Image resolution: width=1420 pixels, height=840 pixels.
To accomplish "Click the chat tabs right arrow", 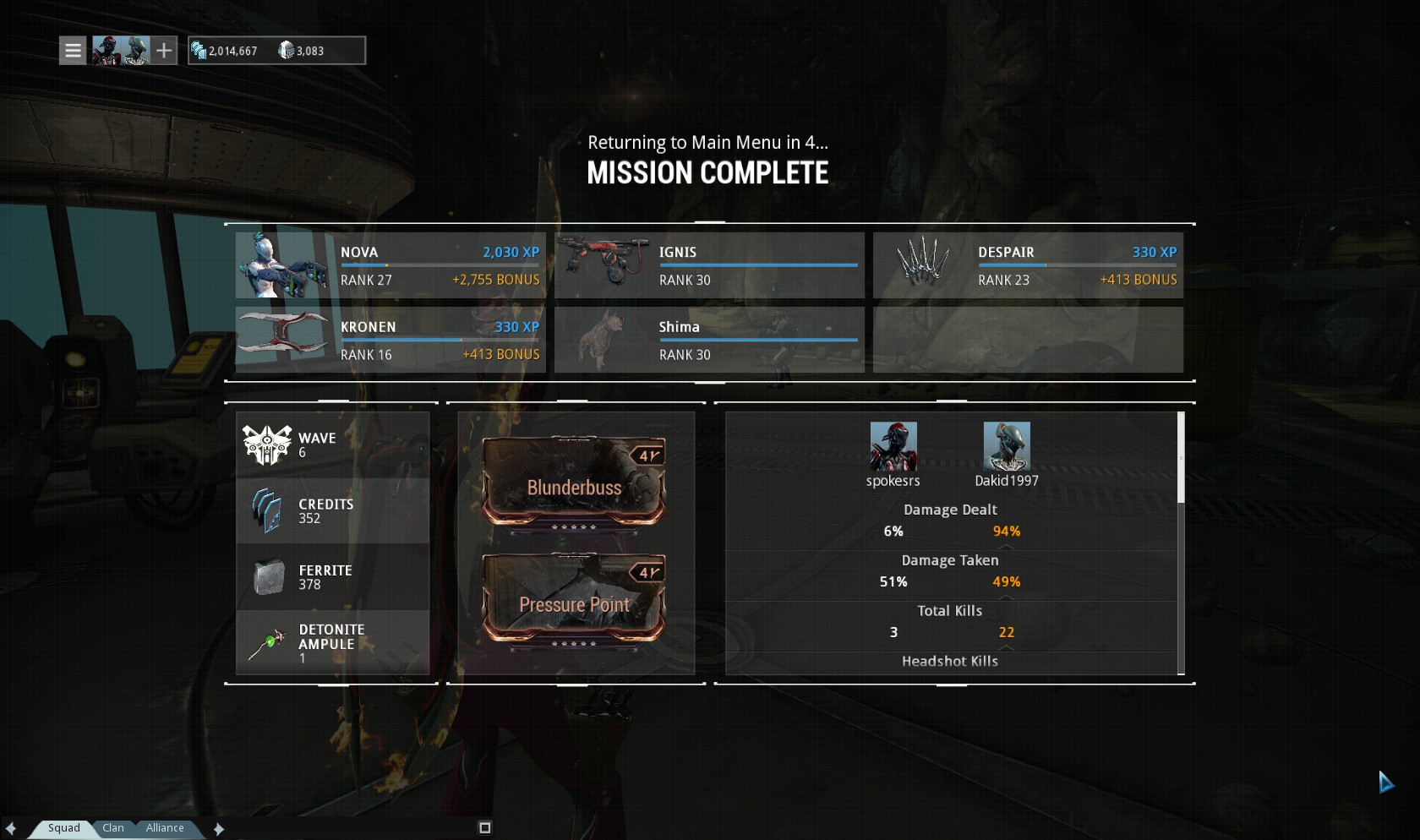I will click(x=219, y=829).
